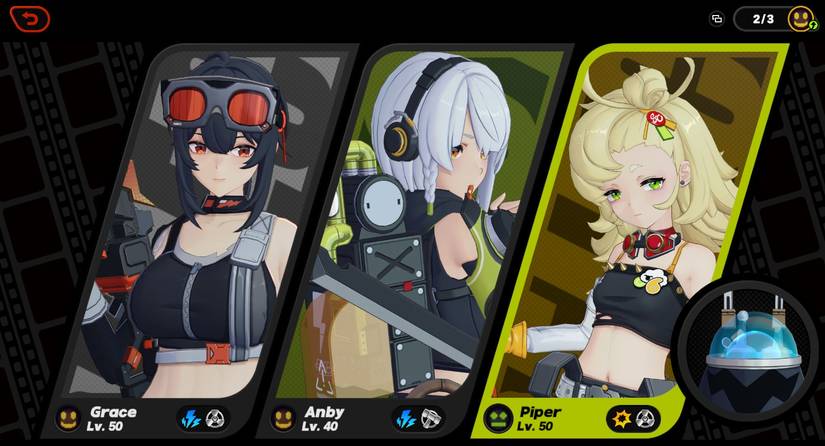Select Grace's character card
825x446 pixels.
(200, 230)
